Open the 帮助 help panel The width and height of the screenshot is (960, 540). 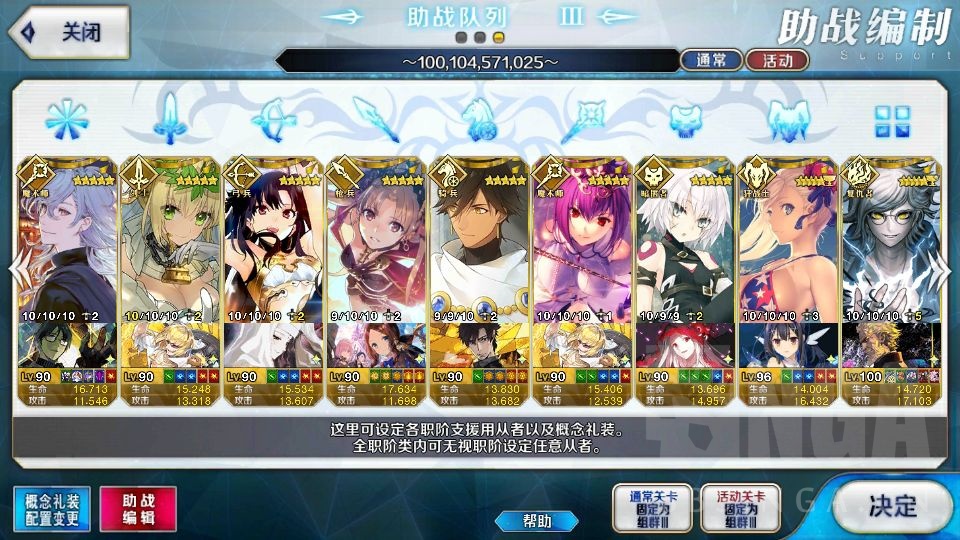click(x=536, y=521)
